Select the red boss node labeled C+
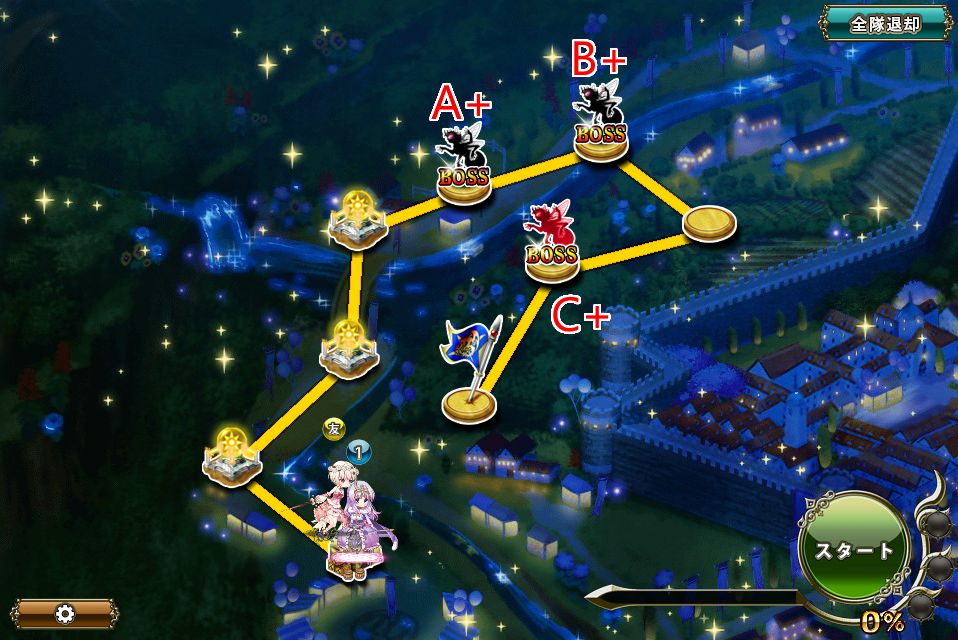Screen dimensions: 958x640 [x=552, y=246]
